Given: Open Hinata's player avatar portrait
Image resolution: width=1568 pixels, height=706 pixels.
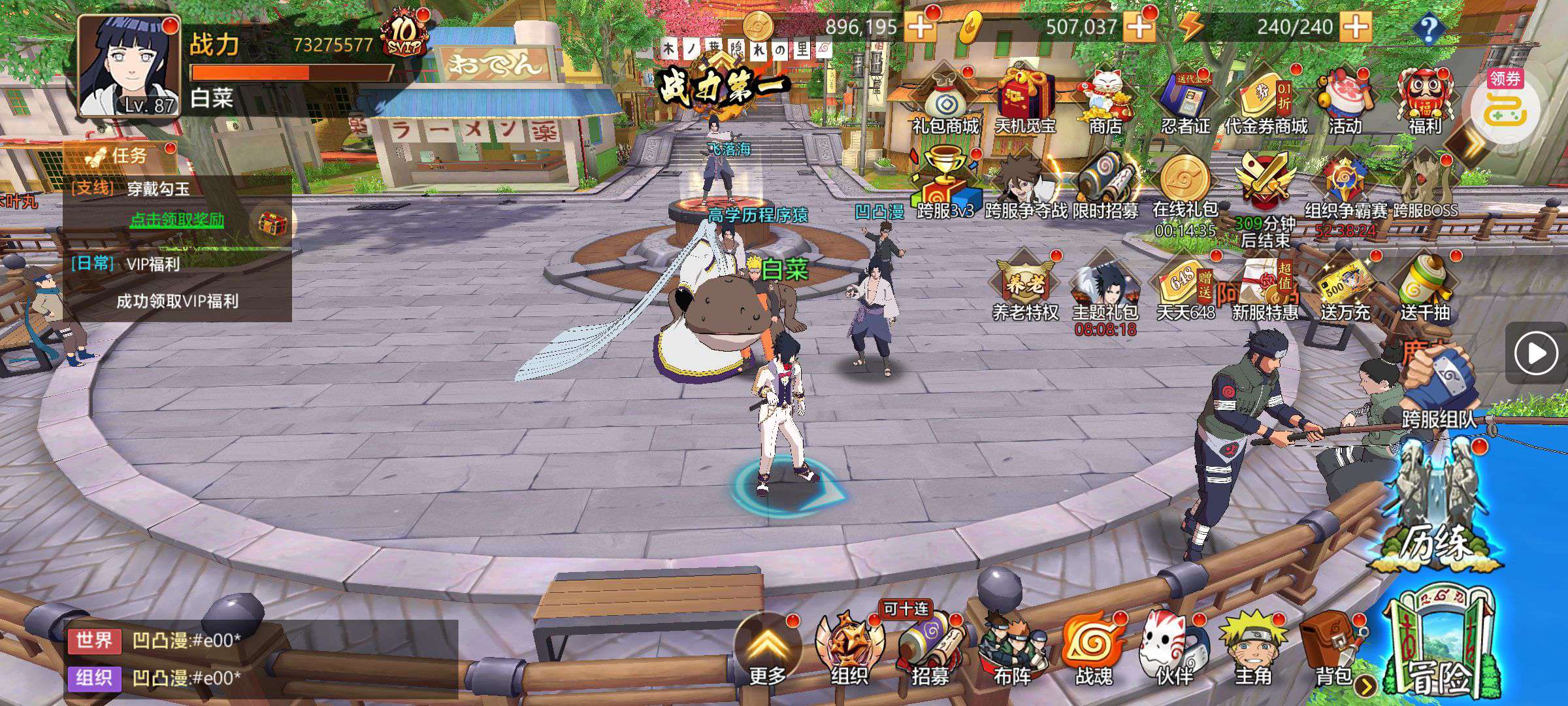Looking at the screenshot, I should pyautogui.click(x=129, y=65).
